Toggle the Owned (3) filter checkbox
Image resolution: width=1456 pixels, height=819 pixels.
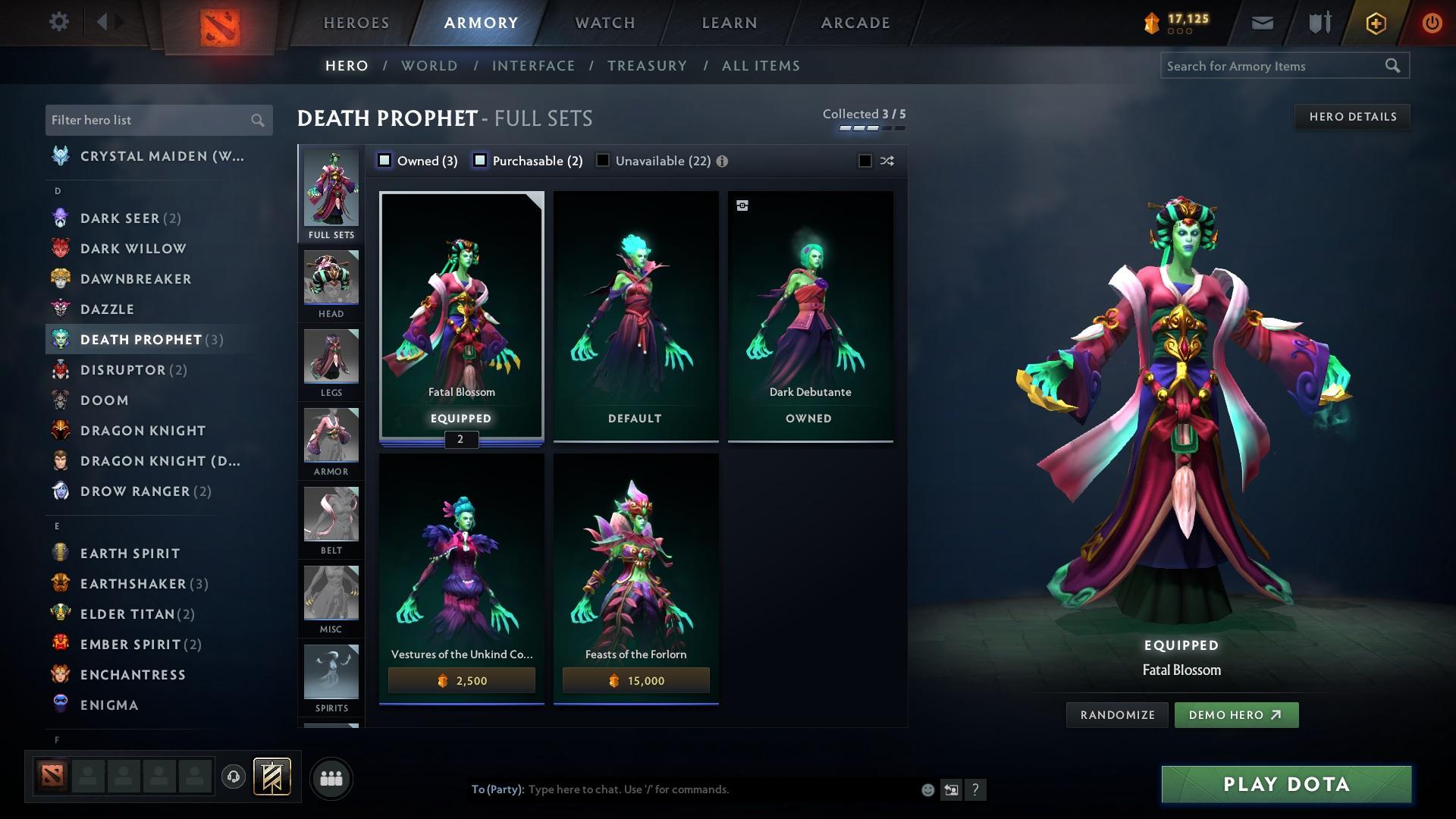coord(384,160)
